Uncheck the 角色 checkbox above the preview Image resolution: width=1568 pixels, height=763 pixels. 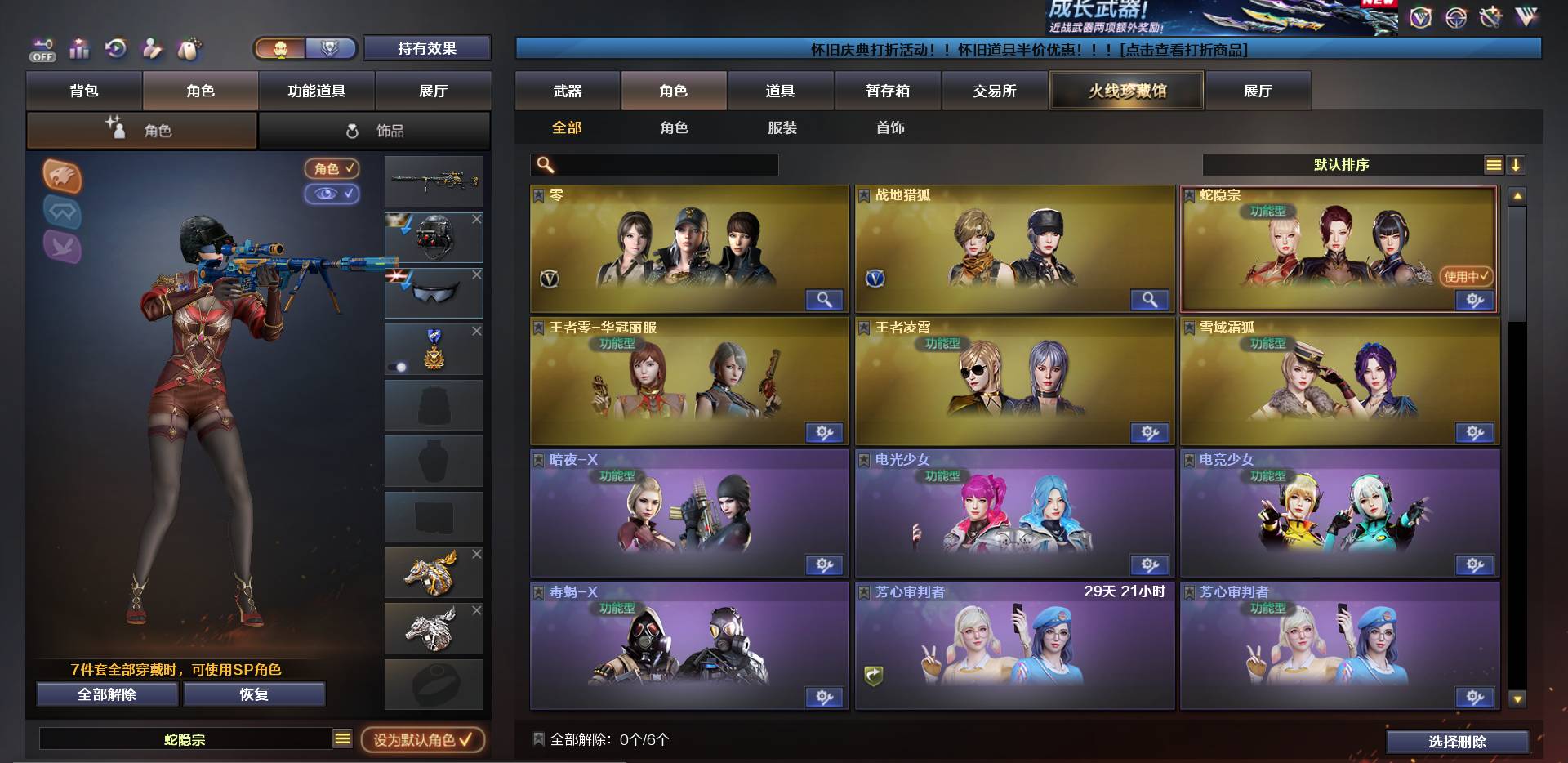point(330,170)
